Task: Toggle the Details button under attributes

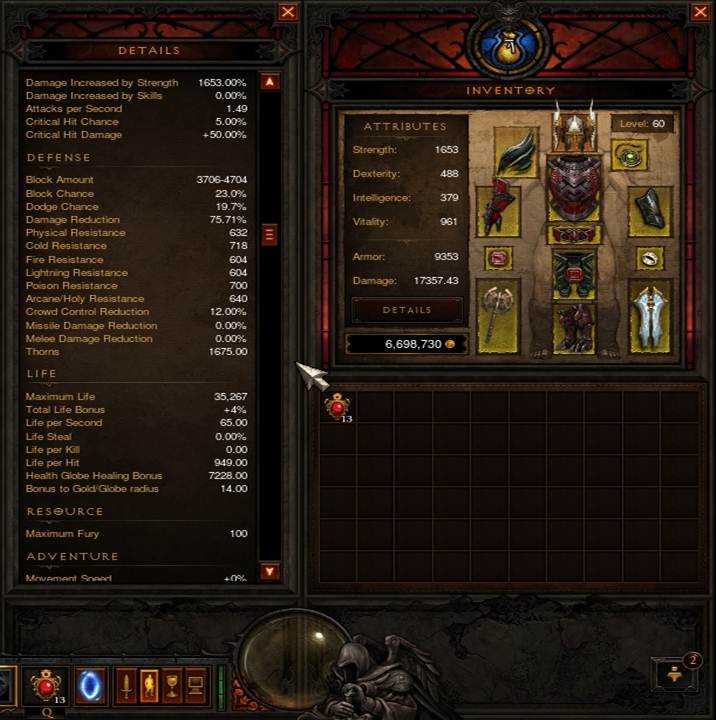Action: coord(407,310)
